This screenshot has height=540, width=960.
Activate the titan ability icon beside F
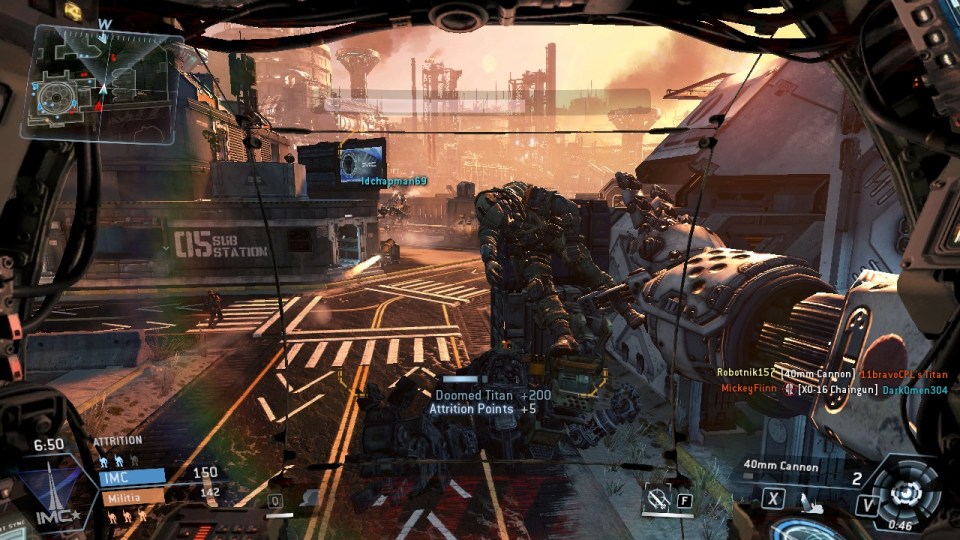[657, 499]
